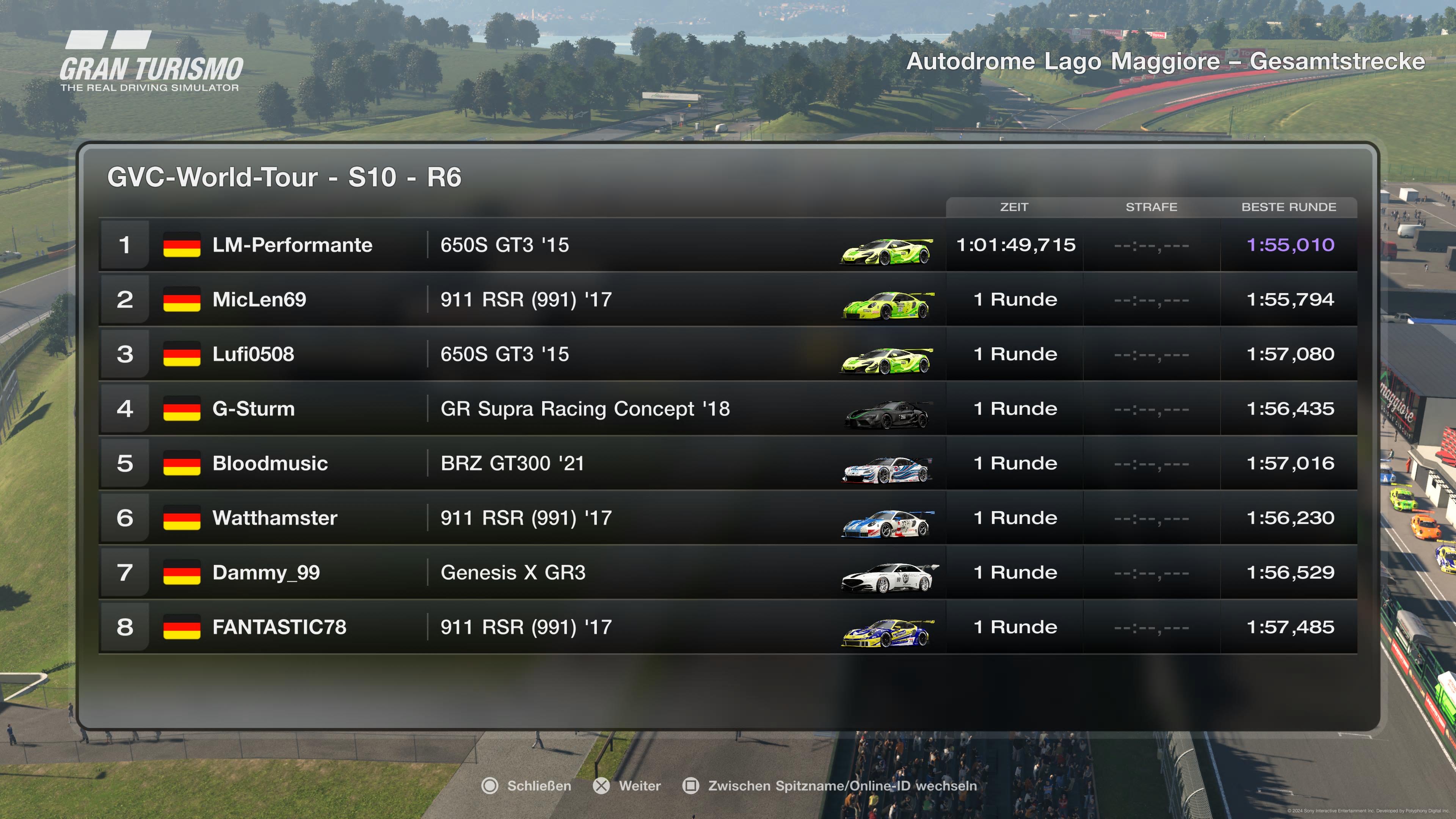Screen dimensions: 1456x819
Task: Toggle Spitzname/Online-ID name display
Action: (830, 786)
